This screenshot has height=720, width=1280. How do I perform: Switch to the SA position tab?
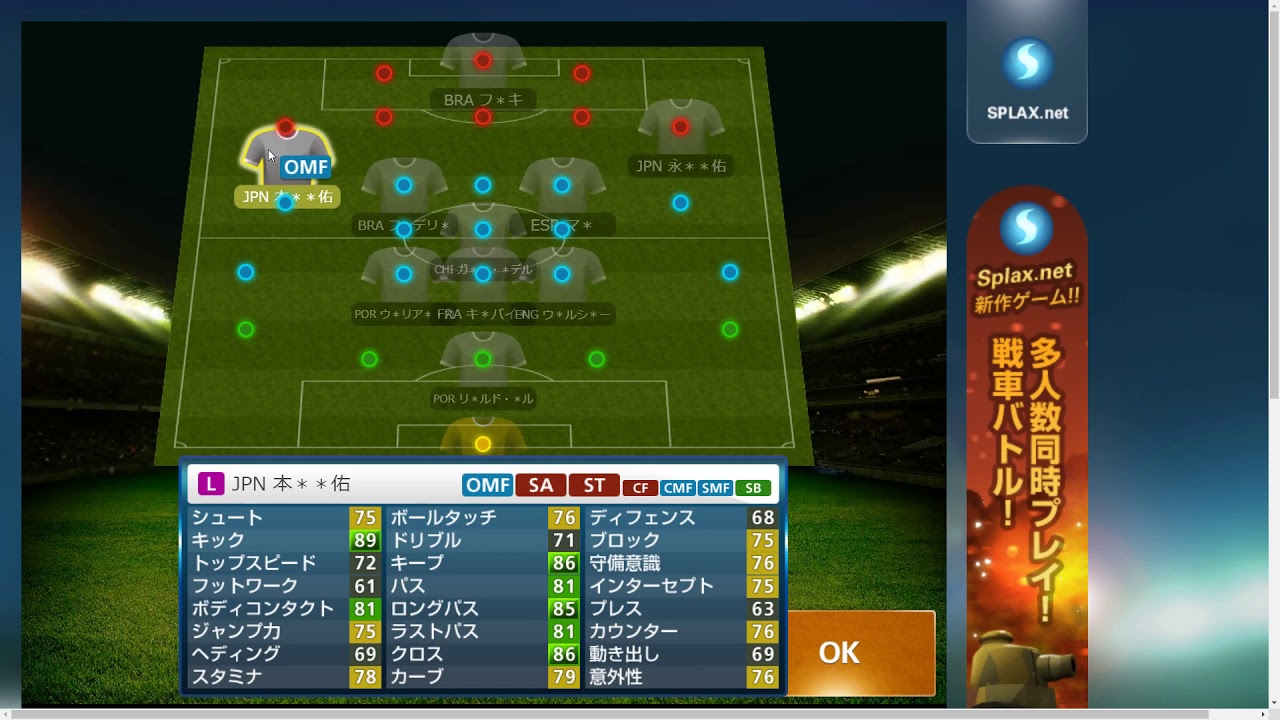[541, 484]
